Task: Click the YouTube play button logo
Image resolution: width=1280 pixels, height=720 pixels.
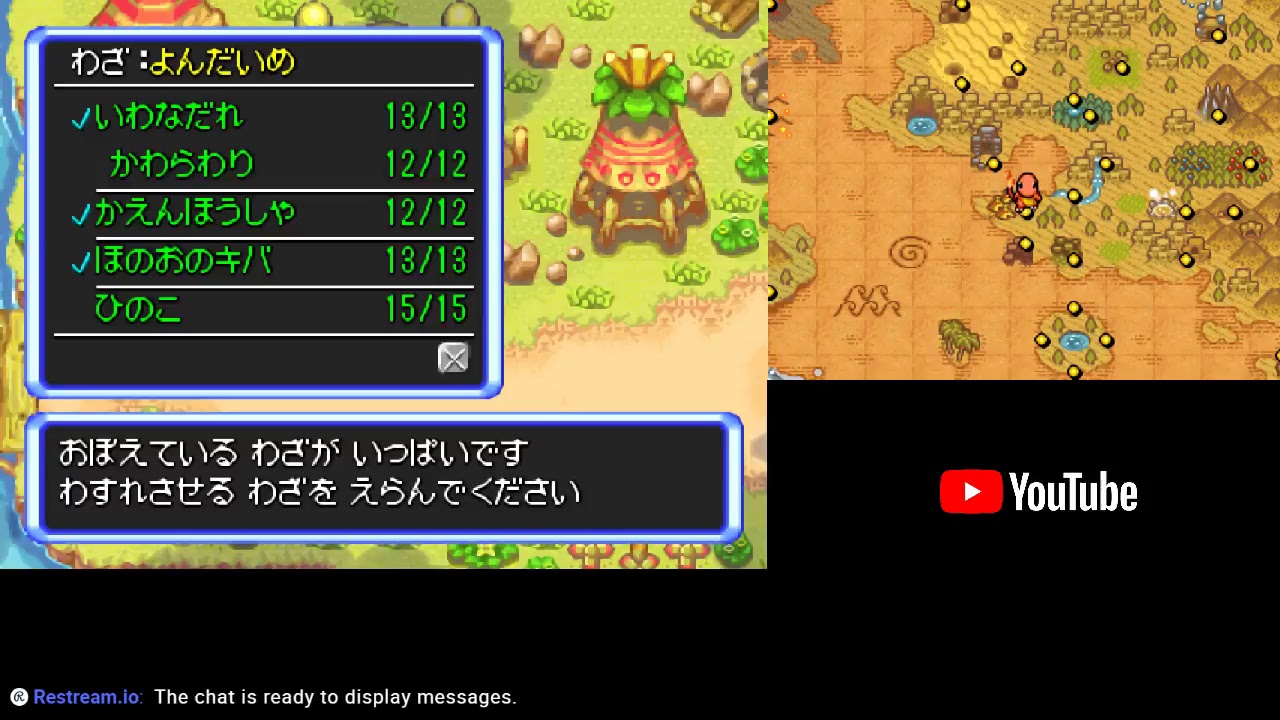Action: click(969, 491)
